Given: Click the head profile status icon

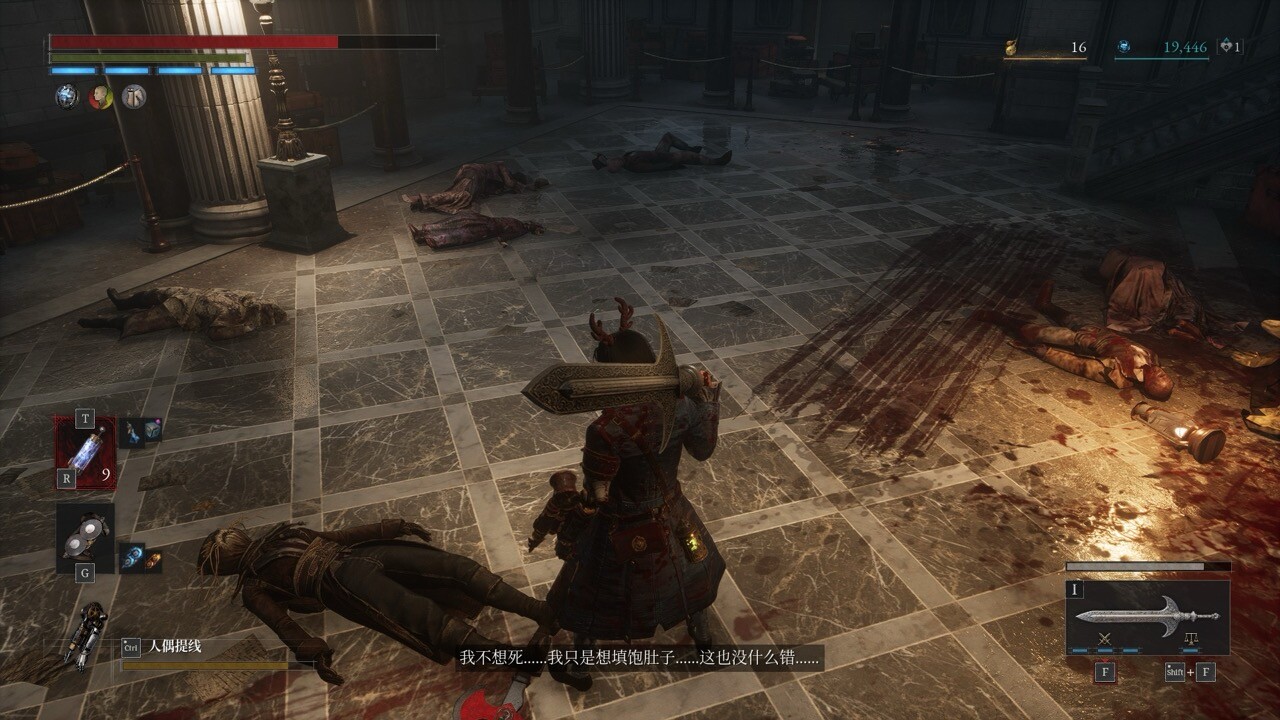Looking at the screenshot, I should click(x=101, y=96).
